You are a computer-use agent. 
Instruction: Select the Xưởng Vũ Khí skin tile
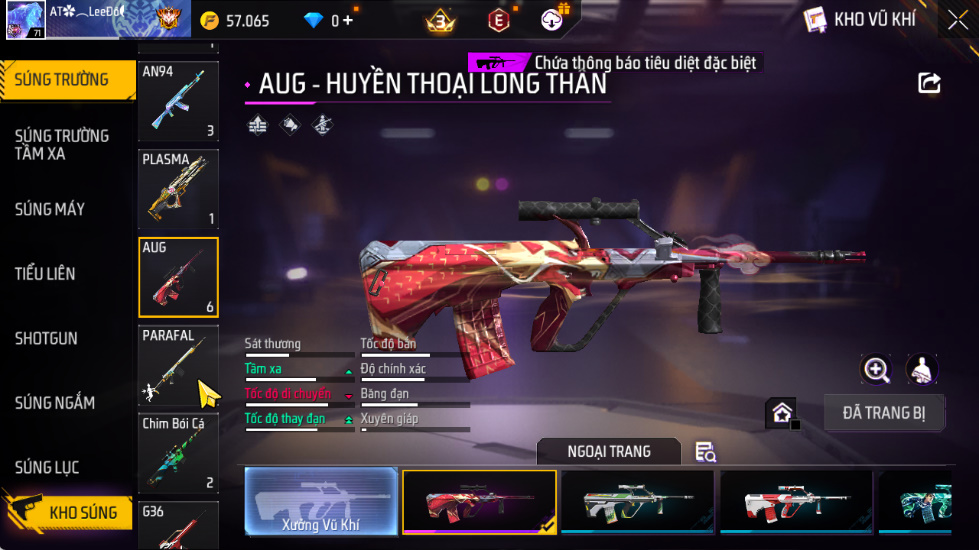coord(321,501)
